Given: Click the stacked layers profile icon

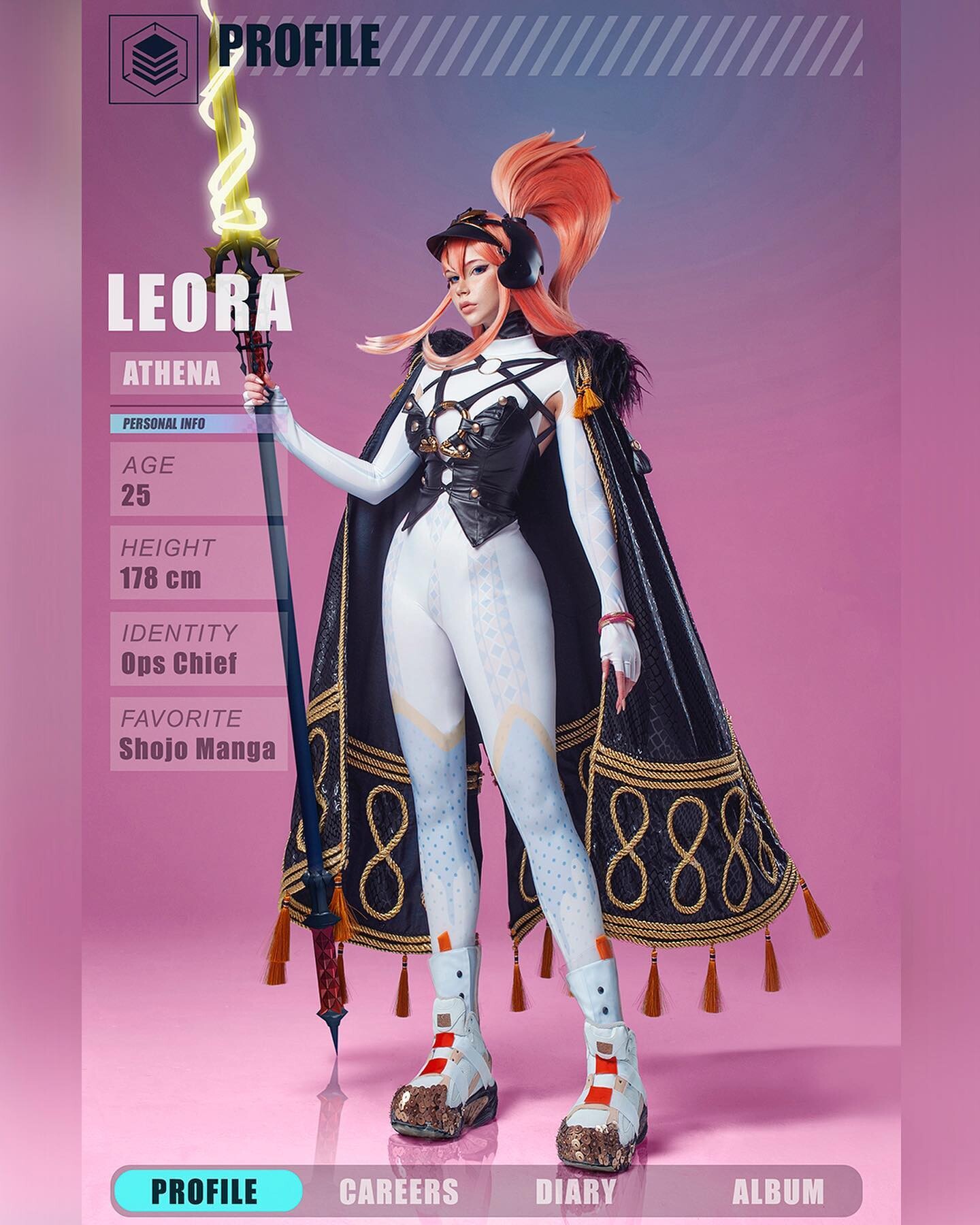Looking at the screenshot, I should point(153,59).
